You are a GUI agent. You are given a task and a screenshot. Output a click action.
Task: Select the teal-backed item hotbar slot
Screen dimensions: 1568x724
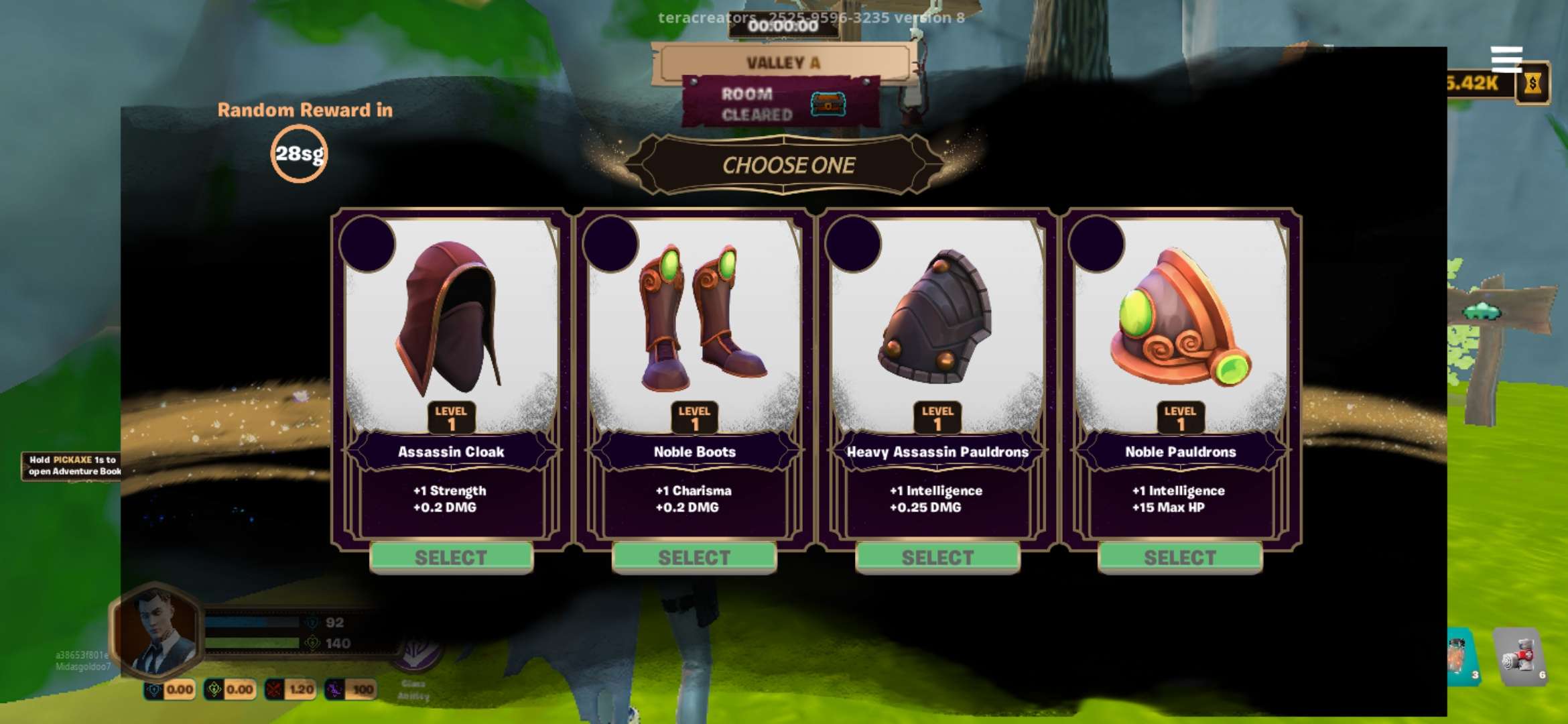pyautogui.click(x=1461, y=657)
